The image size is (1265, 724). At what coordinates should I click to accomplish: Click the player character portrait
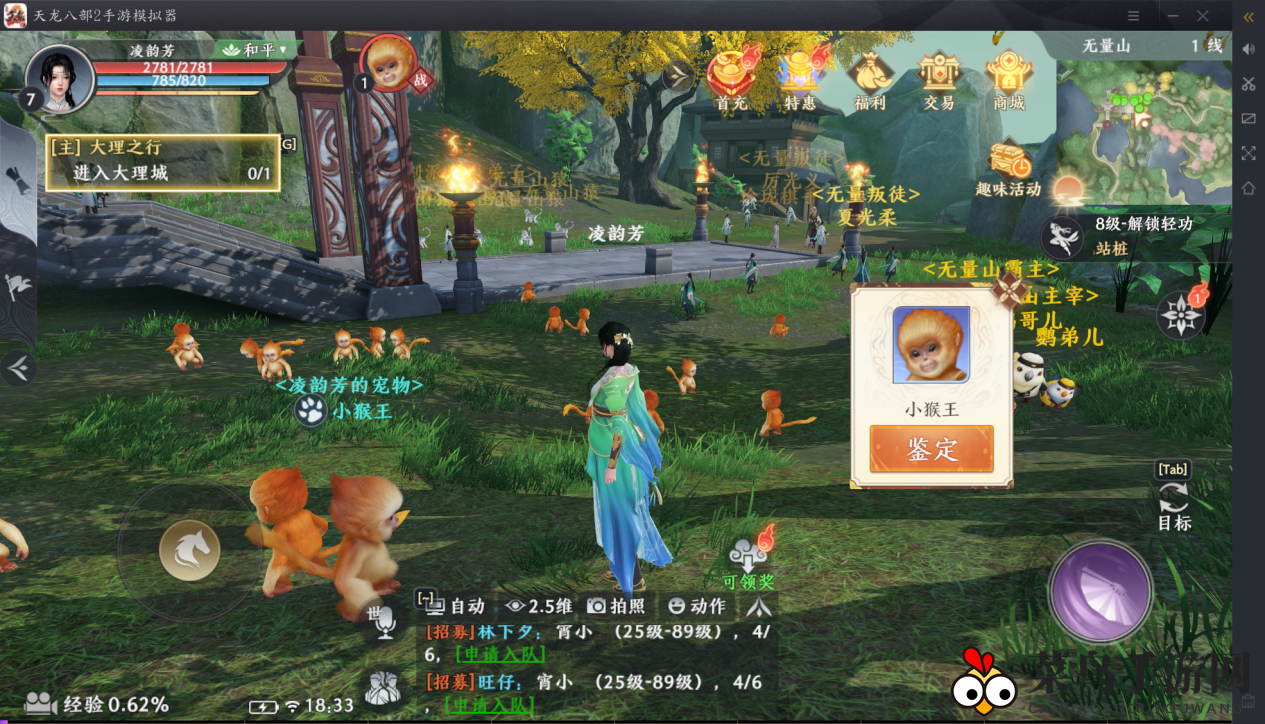tap(60, 78)
